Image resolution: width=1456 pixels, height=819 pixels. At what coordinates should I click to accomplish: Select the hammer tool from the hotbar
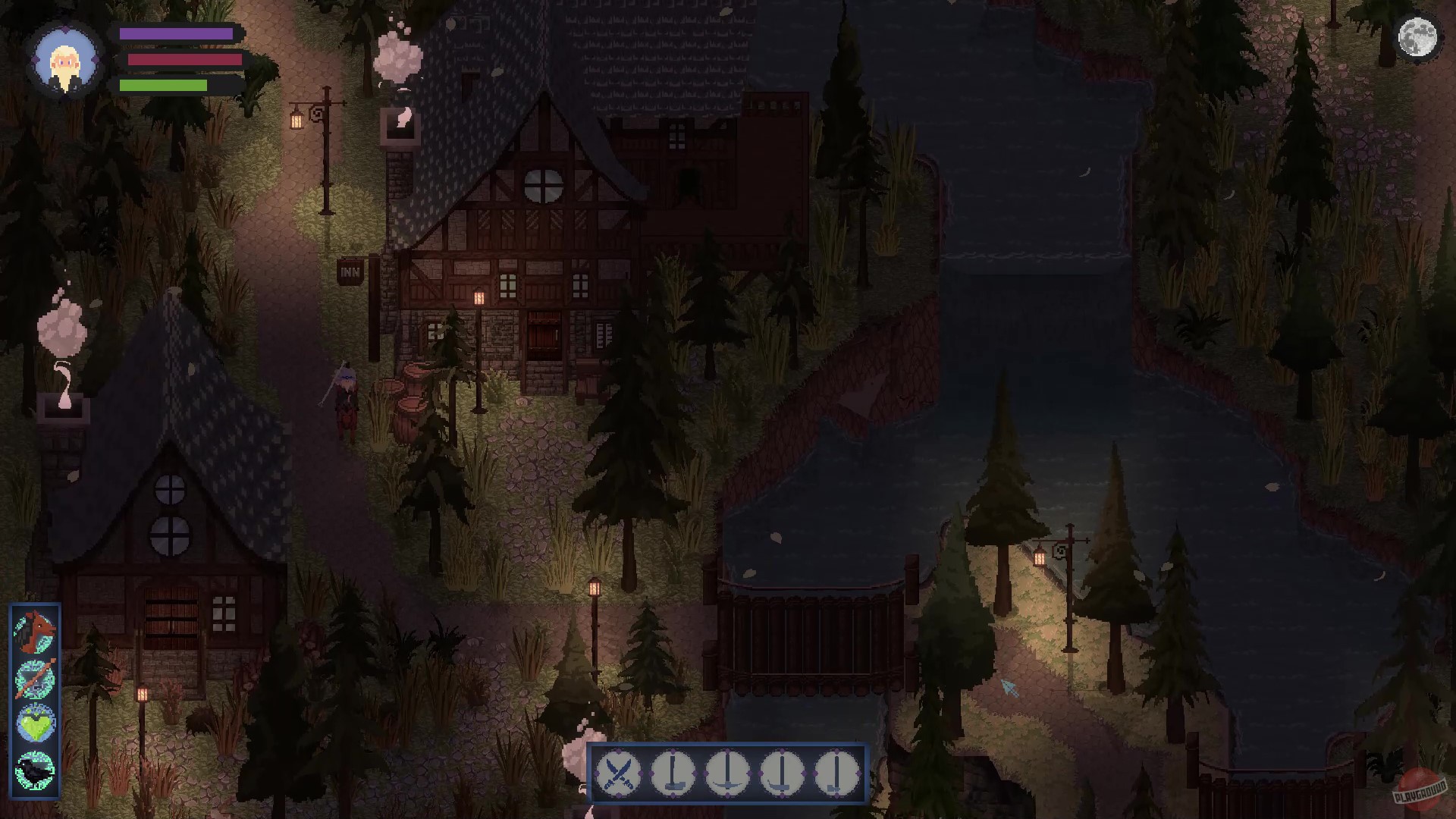(673, 772)
